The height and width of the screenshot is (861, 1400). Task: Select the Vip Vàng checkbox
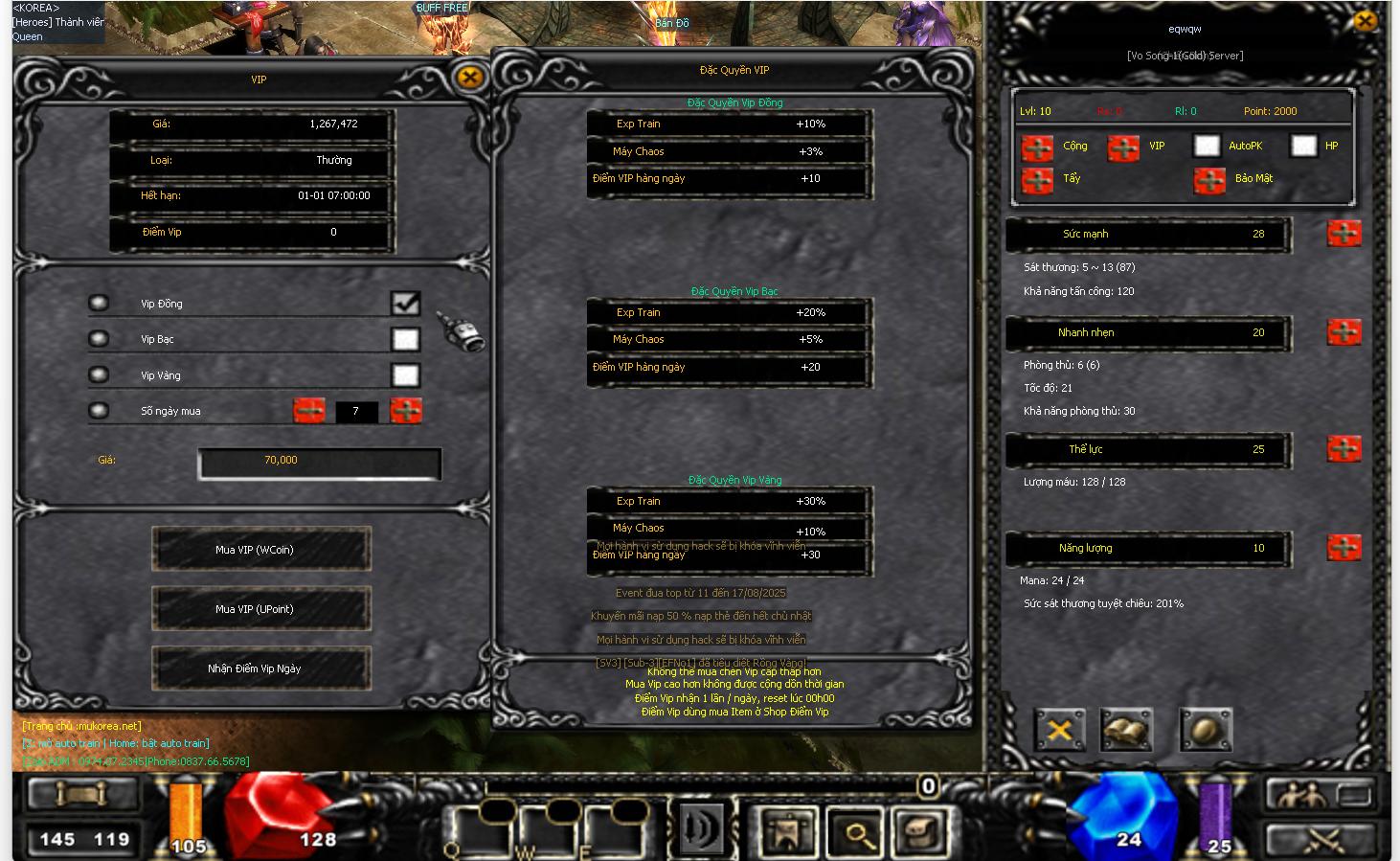pos(405,375)
